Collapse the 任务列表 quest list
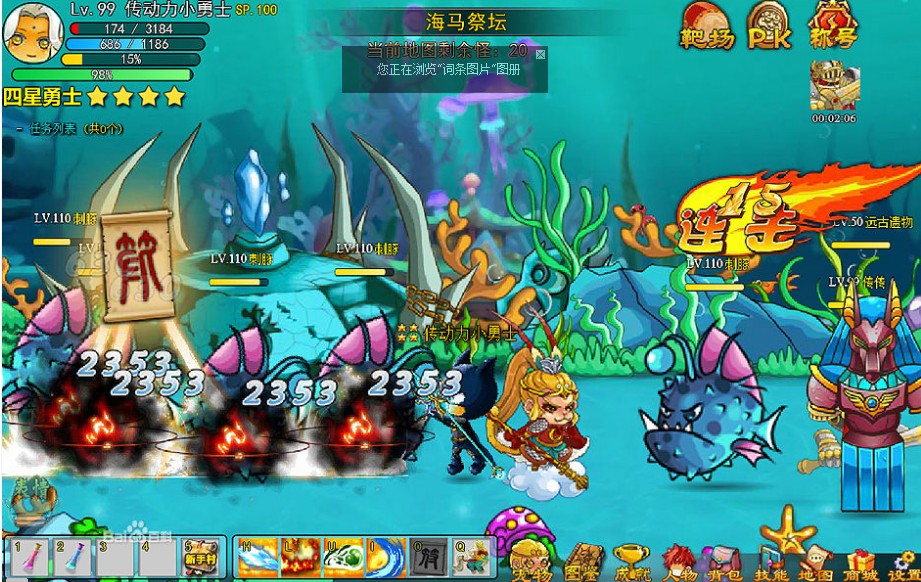Image resolution: width=921 pixels, height=582 pixels. coord(20,129)
